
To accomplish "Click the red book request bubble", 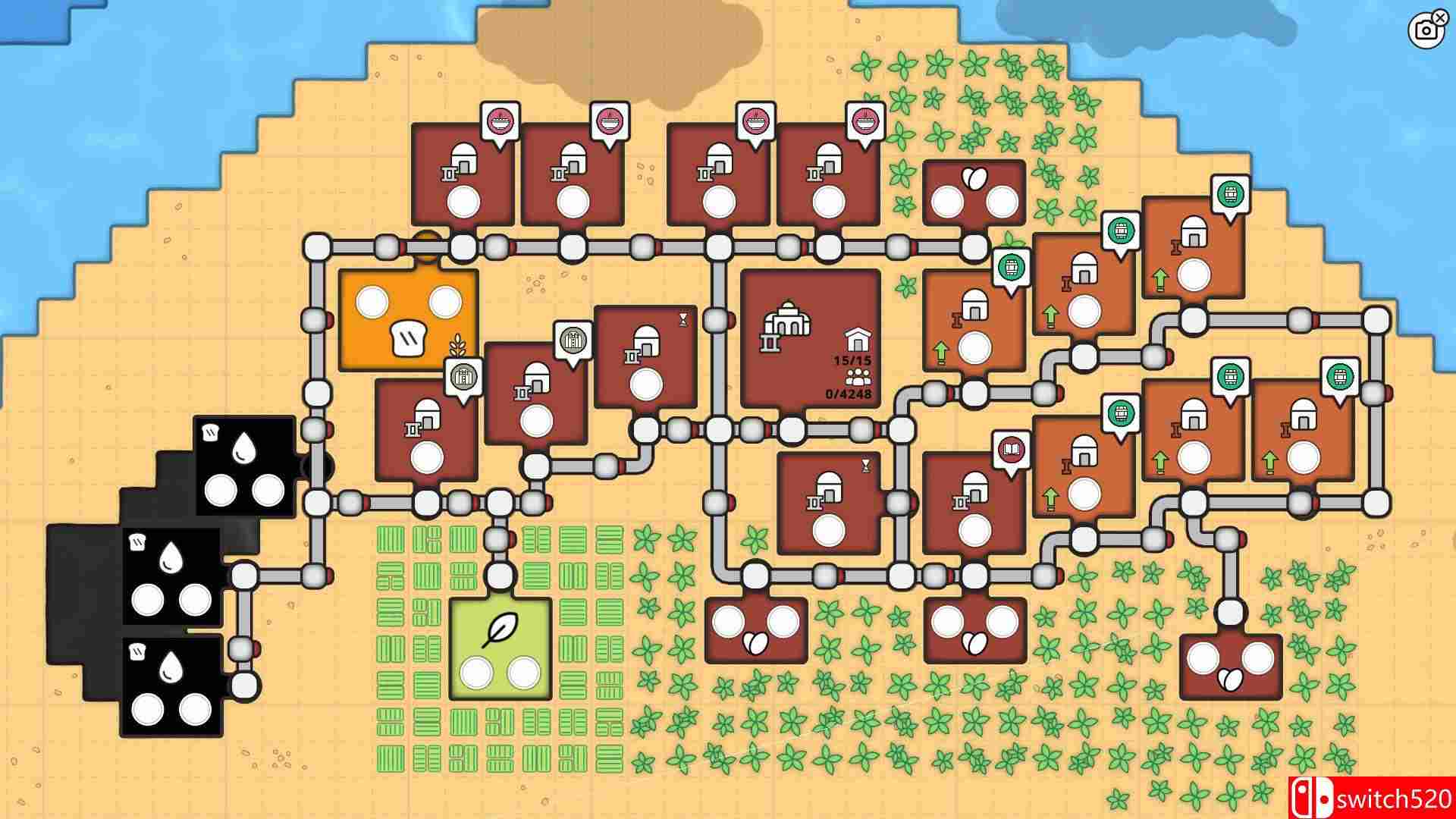I will click(x=1011, y=450).
